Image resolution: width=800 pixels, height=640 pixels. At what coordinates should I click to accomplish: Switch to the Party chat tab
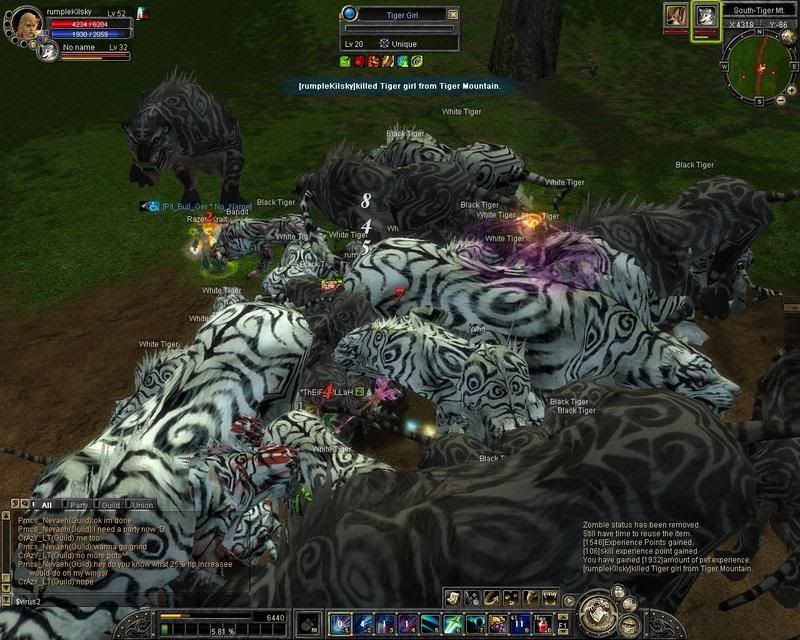tap(78, 505)
